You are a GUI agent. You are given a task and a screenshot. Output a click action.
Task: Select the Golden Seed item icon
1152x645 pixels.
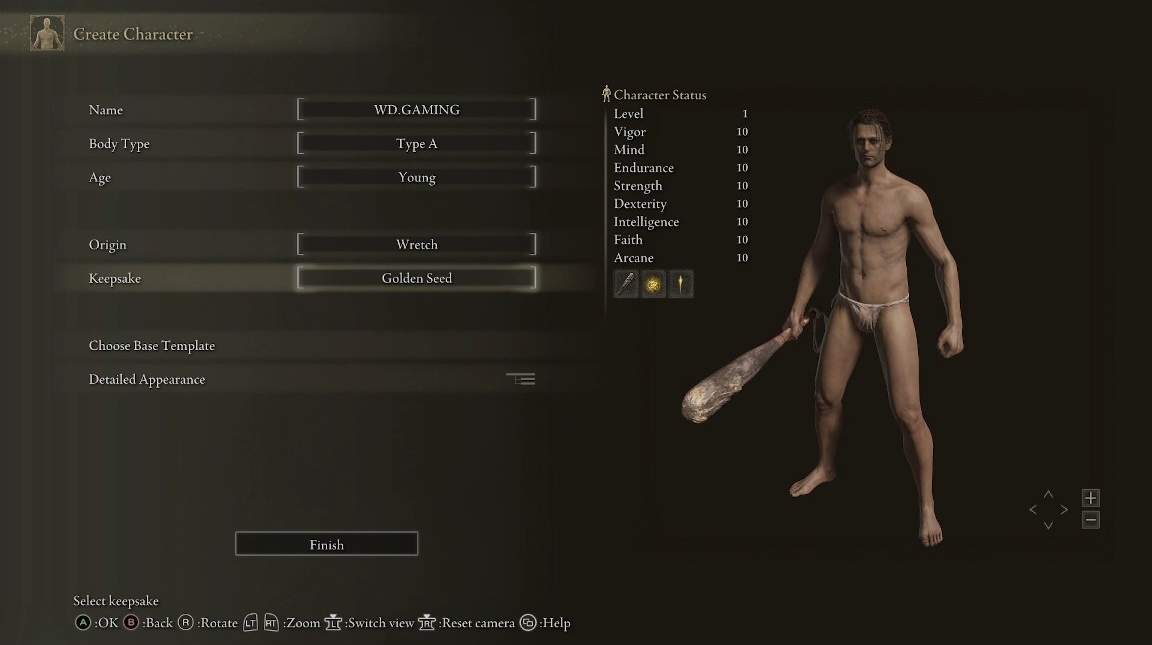[653, 285]
